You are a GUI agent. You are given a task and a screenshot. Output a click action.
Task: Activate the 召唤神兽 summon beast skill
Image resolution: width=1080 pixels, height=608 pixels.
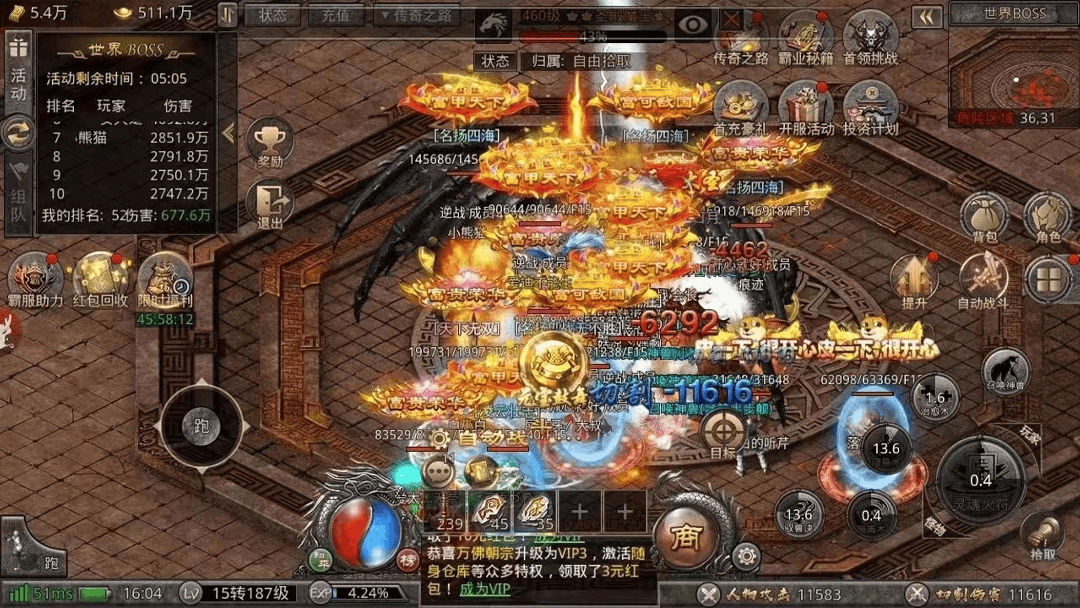1005,369
